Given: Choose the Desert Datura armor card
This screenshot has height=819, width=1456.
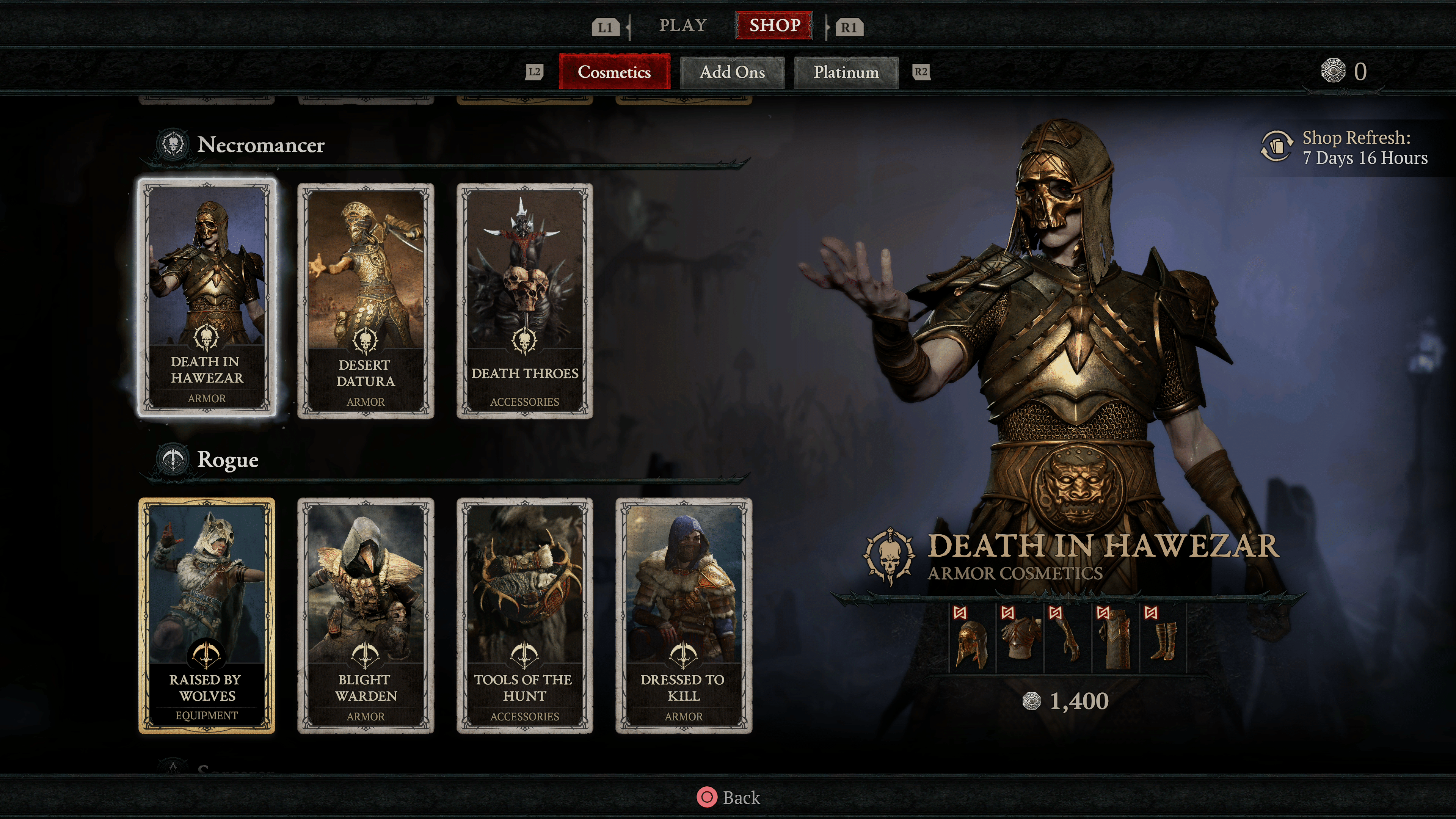Looking at the screenshot, I should (x=366, y=301).
